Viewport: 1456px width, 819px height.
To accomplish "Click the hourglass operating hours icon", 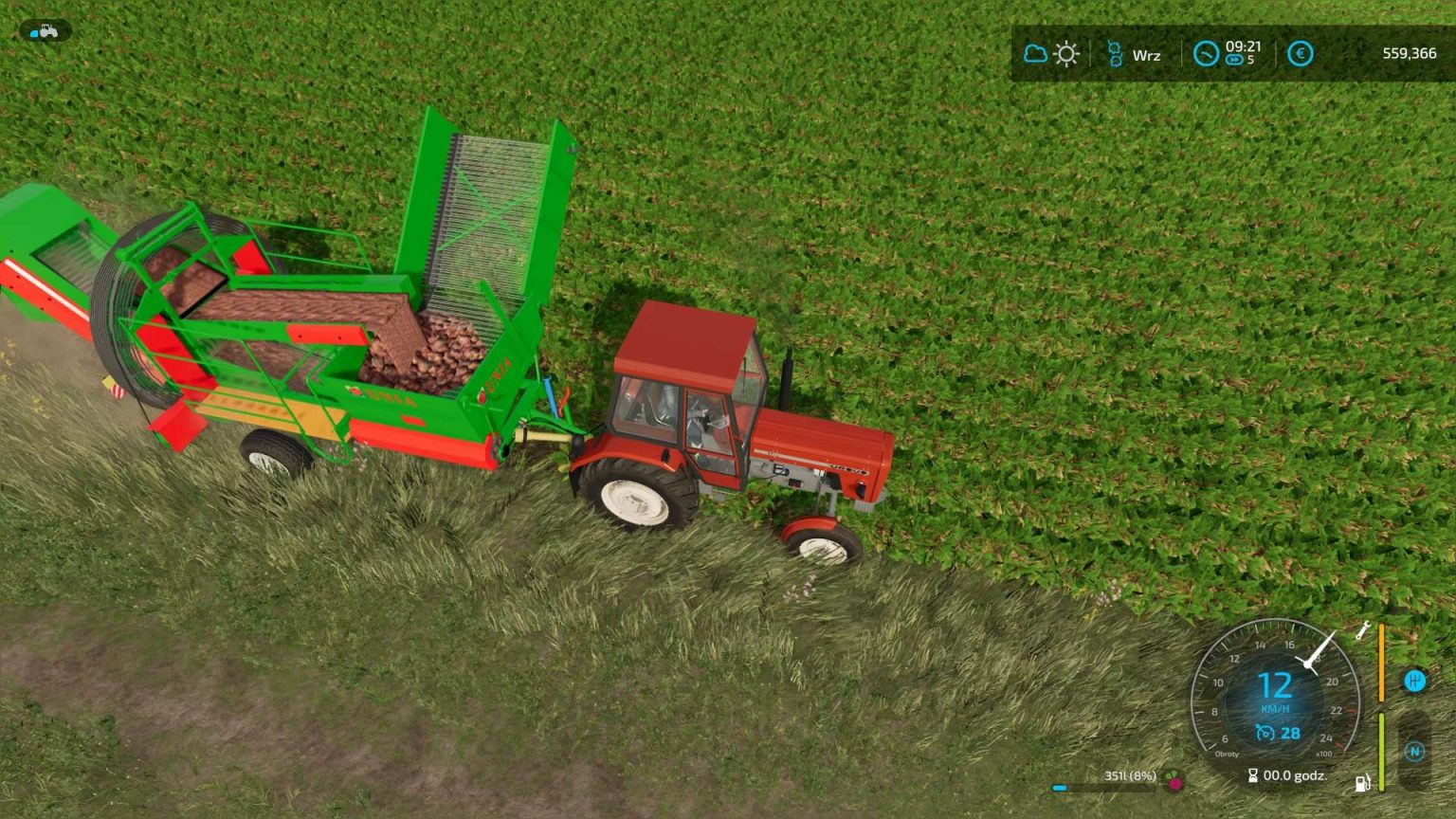I will click(1253, 775).
